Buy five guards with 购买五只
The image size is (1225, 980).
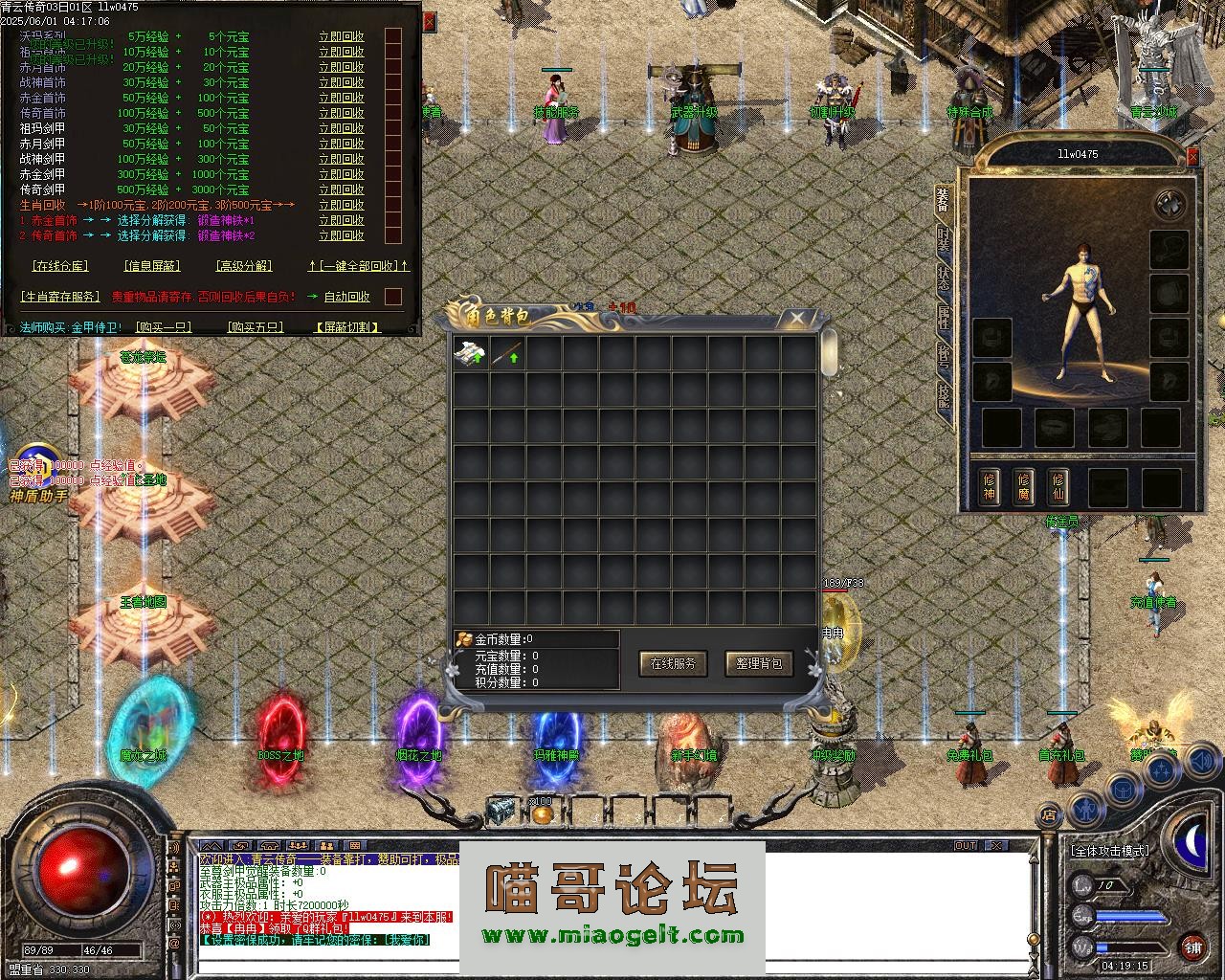coord(256,327)
